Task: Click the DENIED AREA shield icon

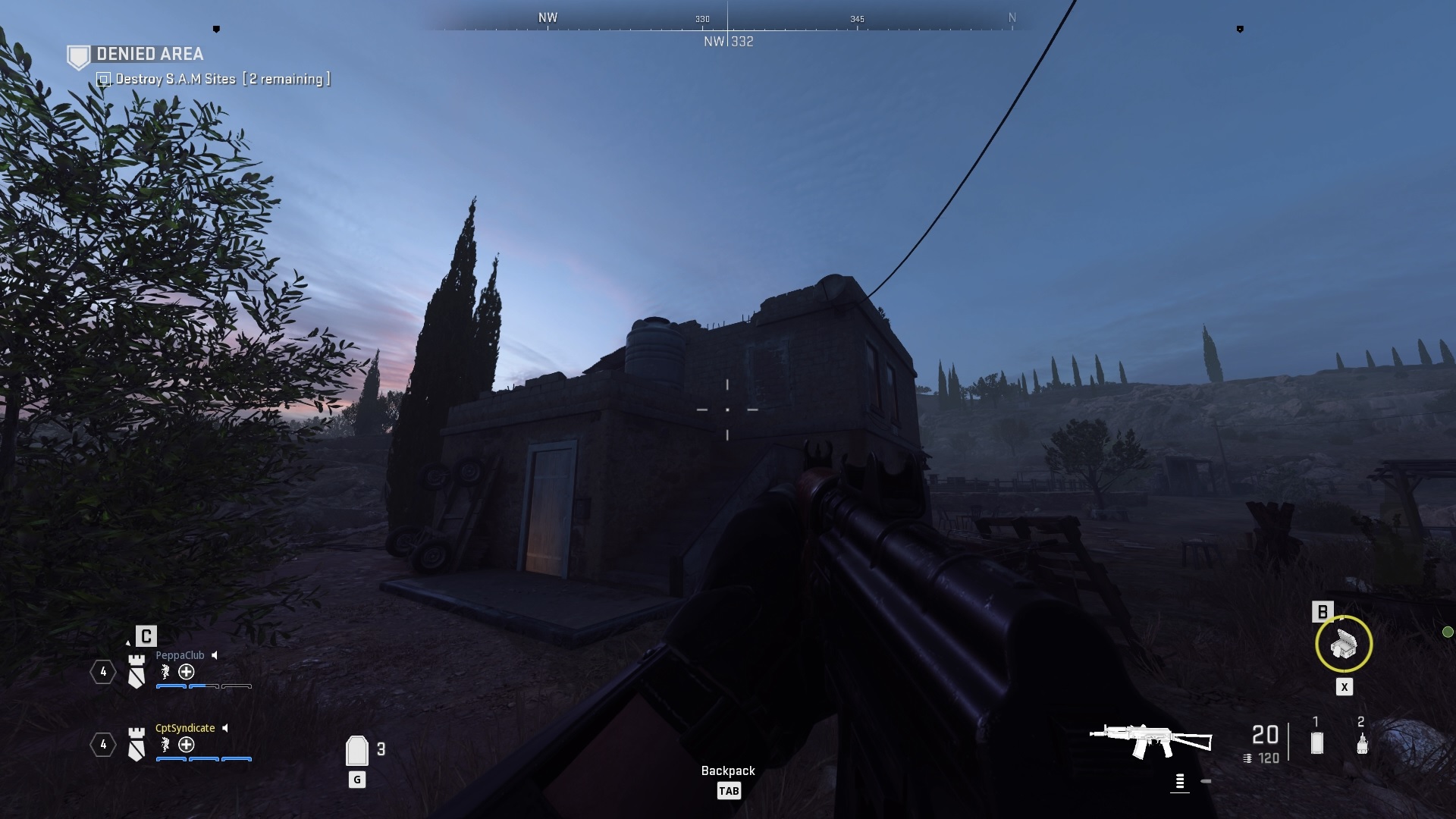Action: [x=79, y=54]
